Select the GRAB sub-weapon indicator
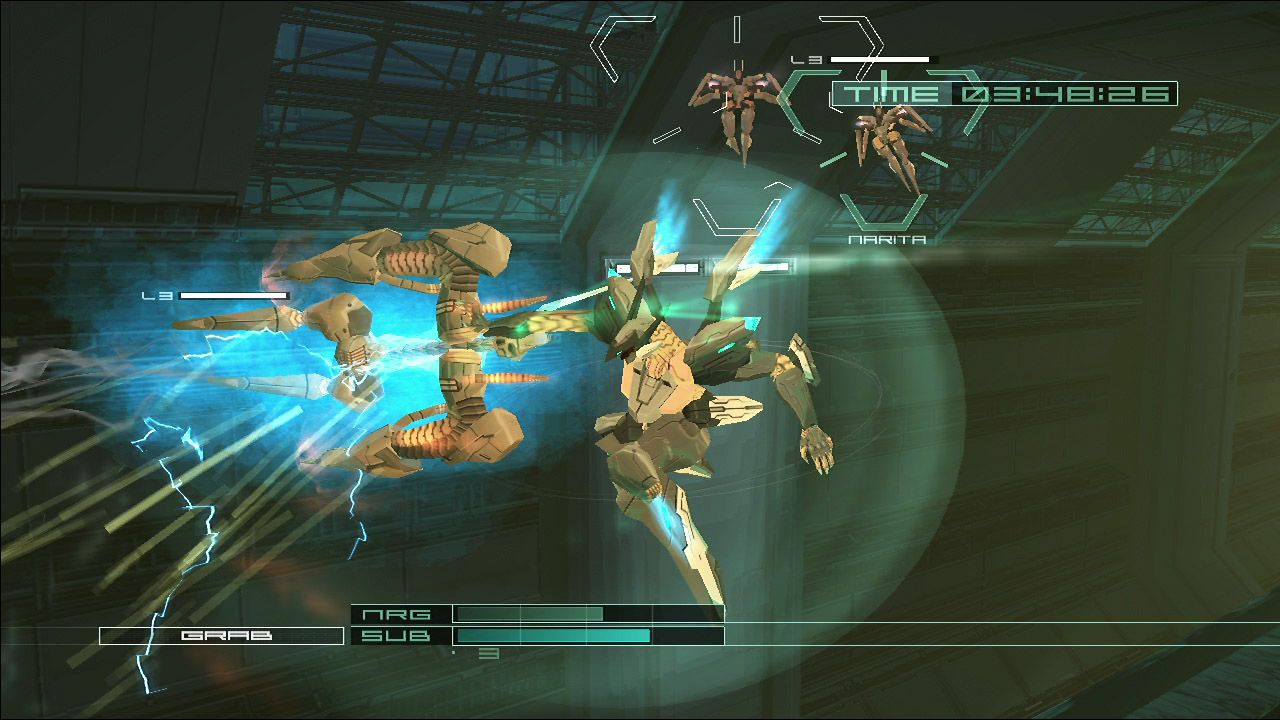 [x=221, y=636]
